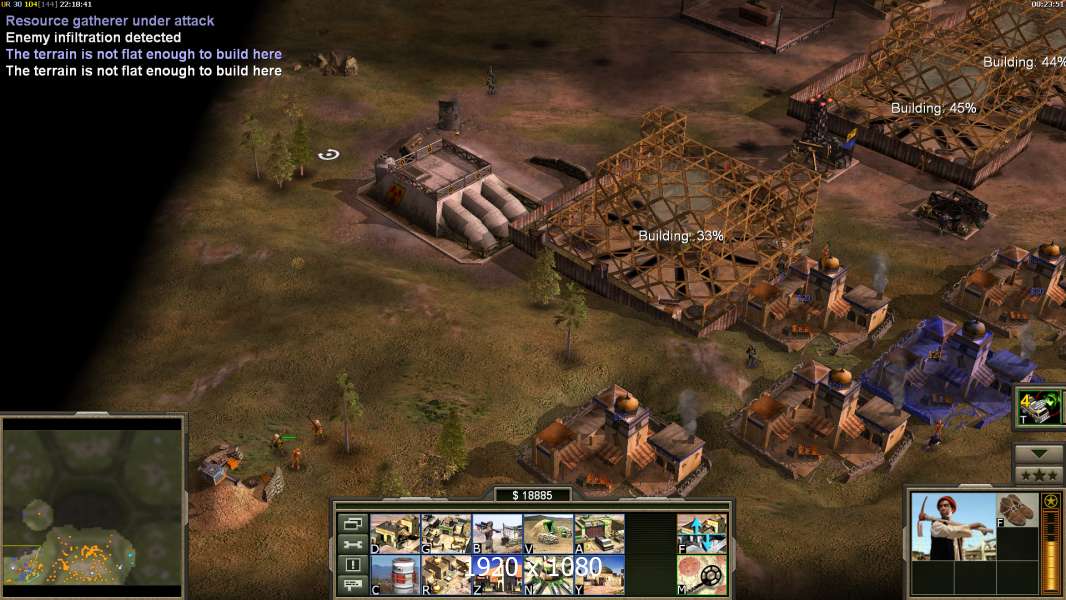The width and height of the screenshot is (1066, 600).
Task: Activate the mine detector command labeled M
Action: click(x=702, y=575)
